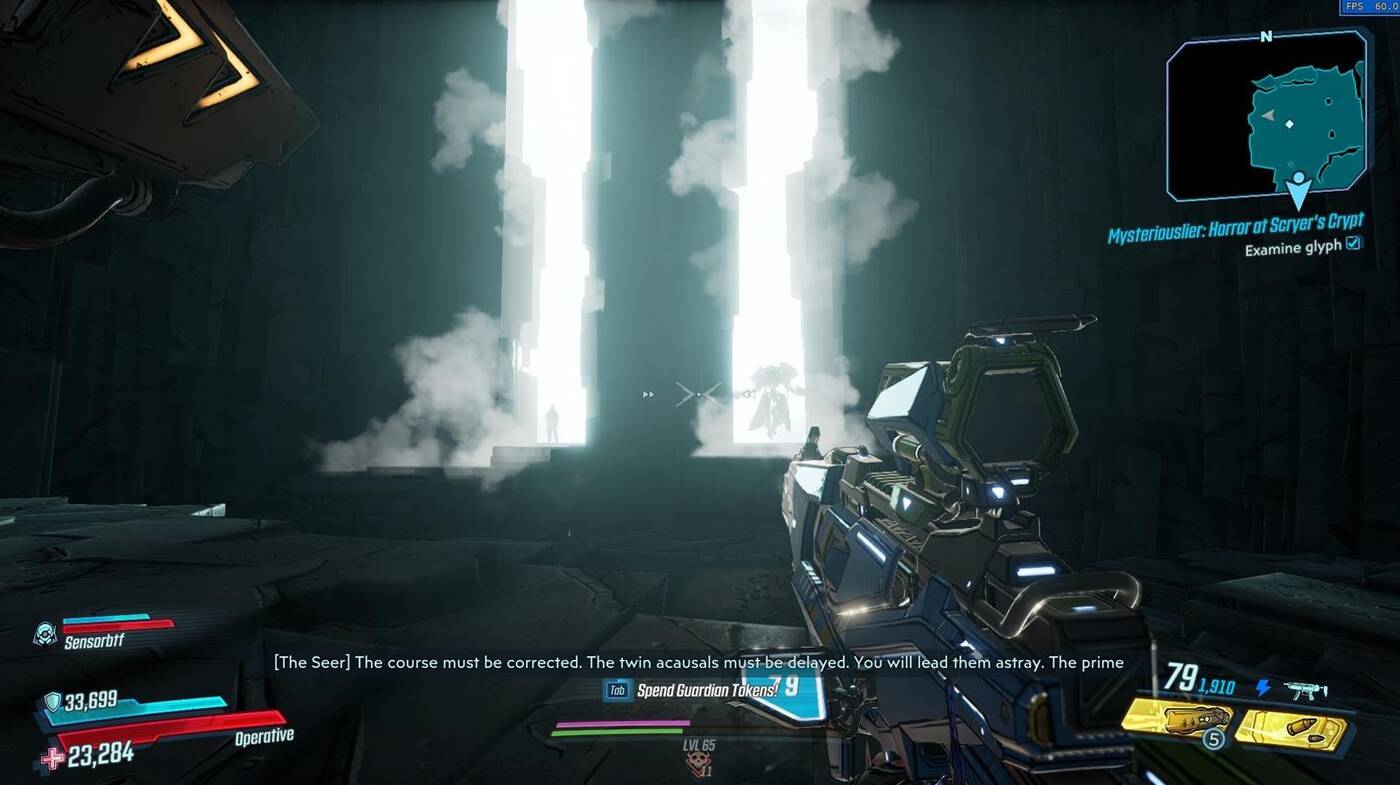The height and width of the screenshot is (785, 1400).
Task: Select the legendary grenade slot
Action: pos(1177,718)
